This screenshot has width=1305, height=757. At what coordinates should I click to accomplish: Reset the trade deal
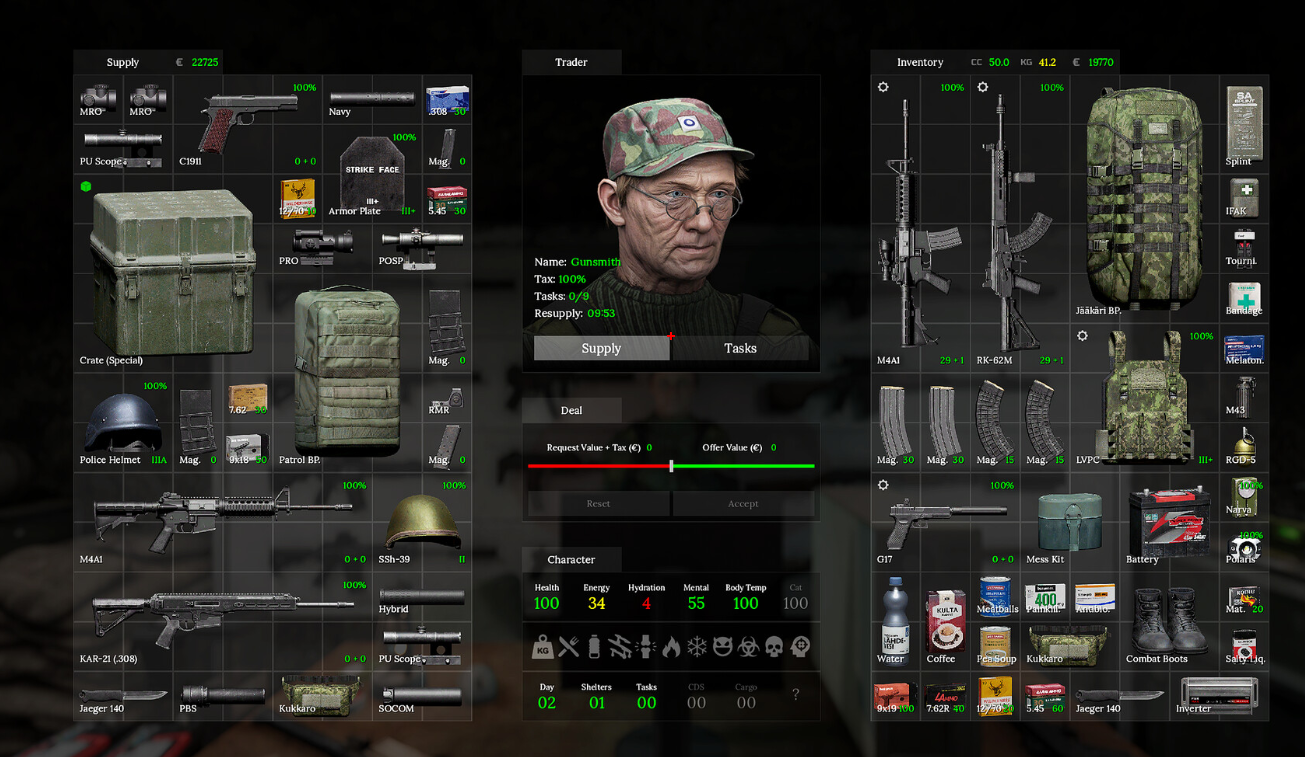click(598, 504)
